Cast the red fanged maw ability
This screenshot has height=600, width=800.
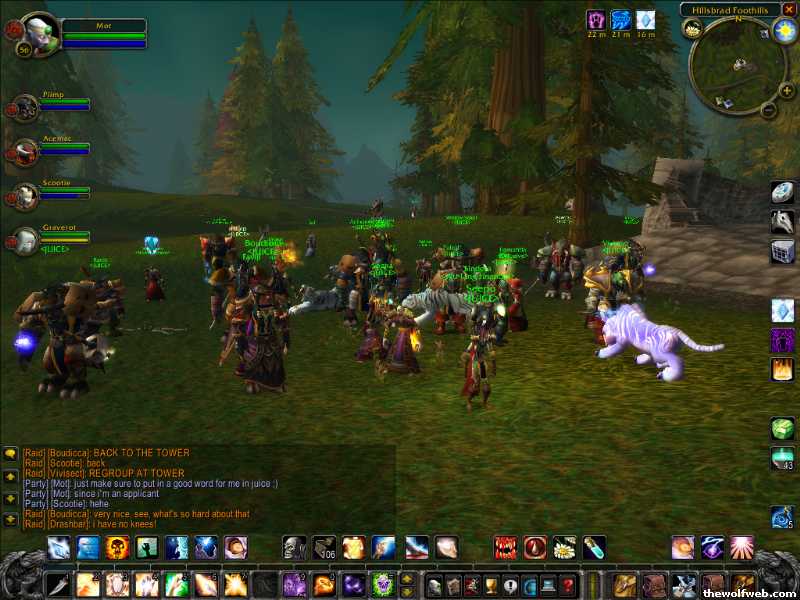(x=506, y=547)
